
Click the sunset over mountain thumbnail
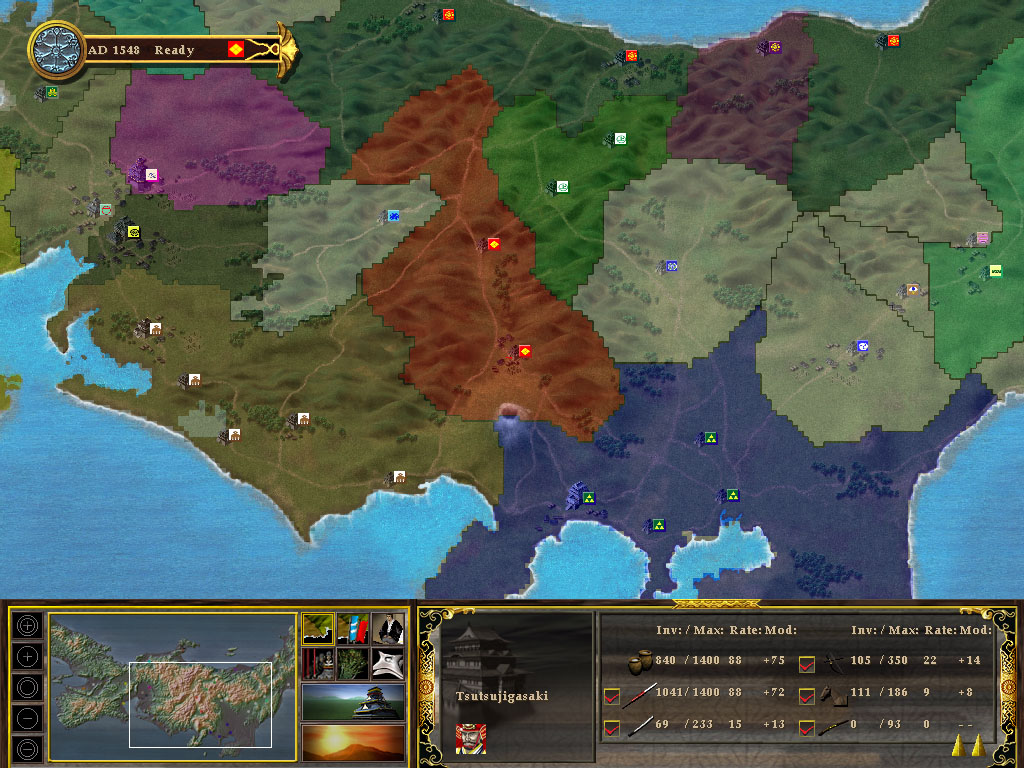tap(353, 742)
